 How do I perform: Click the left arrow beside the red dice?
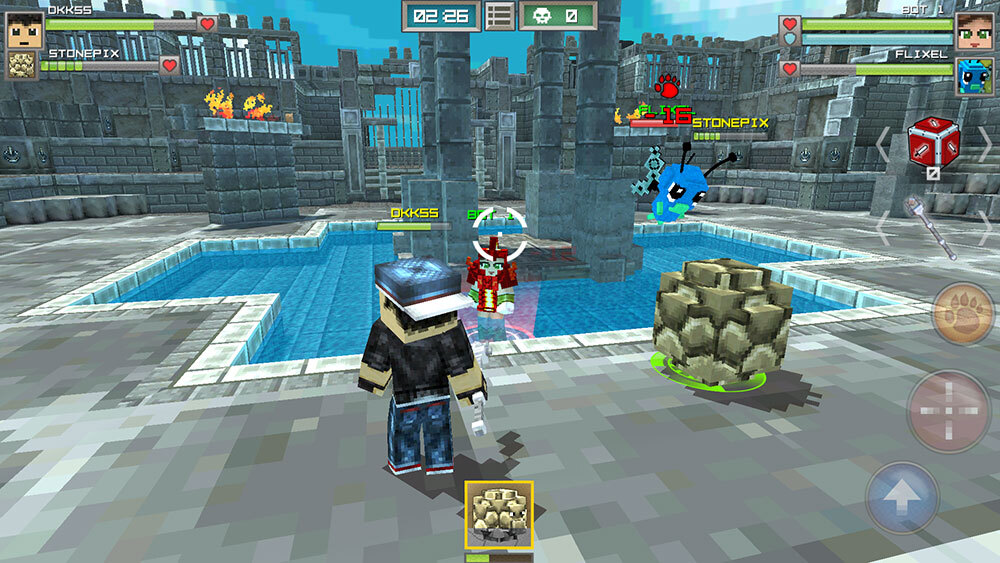pos(882,147)
